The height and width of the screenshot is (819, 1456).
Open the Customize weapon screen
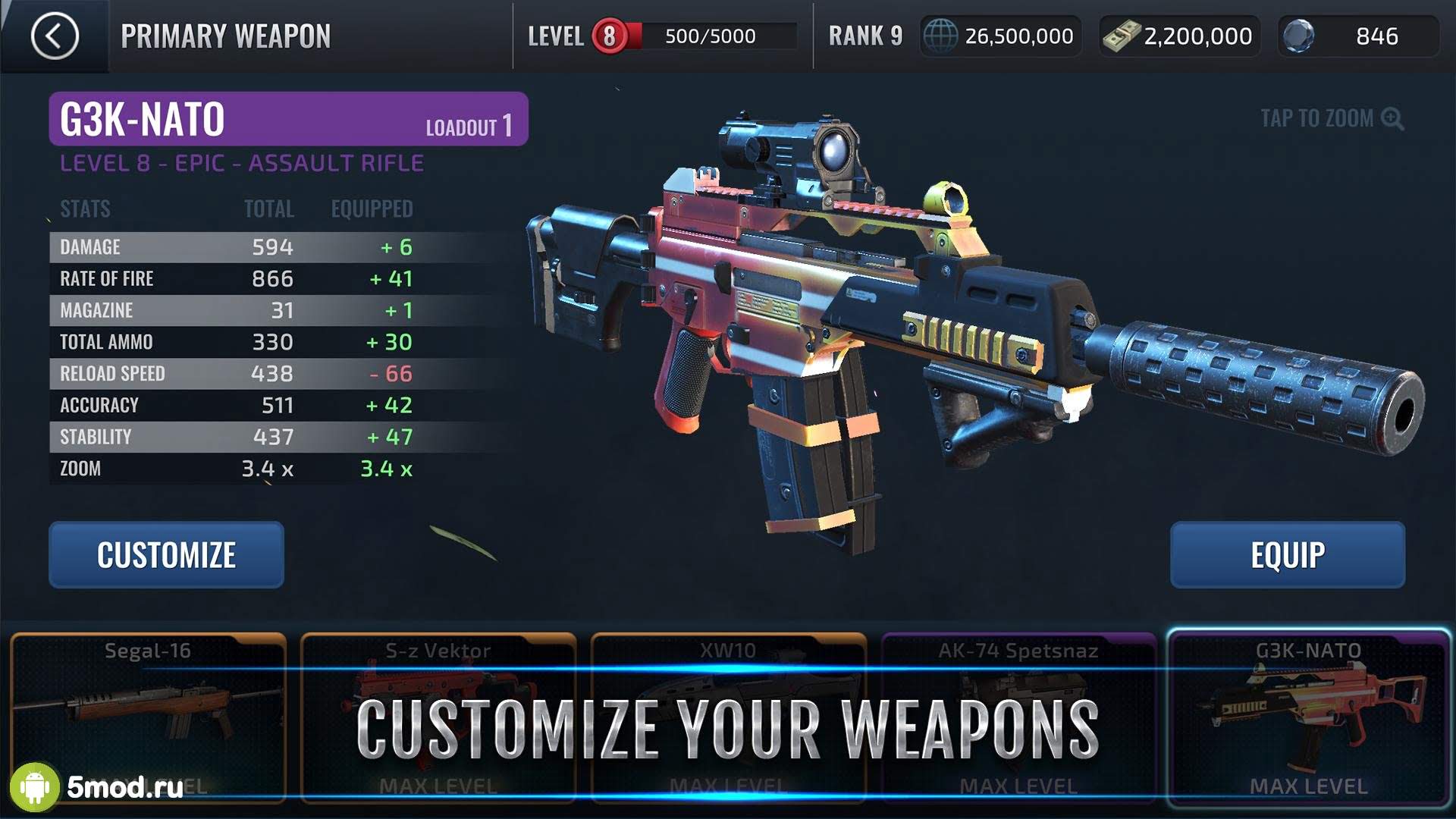(x=166, y=554)
